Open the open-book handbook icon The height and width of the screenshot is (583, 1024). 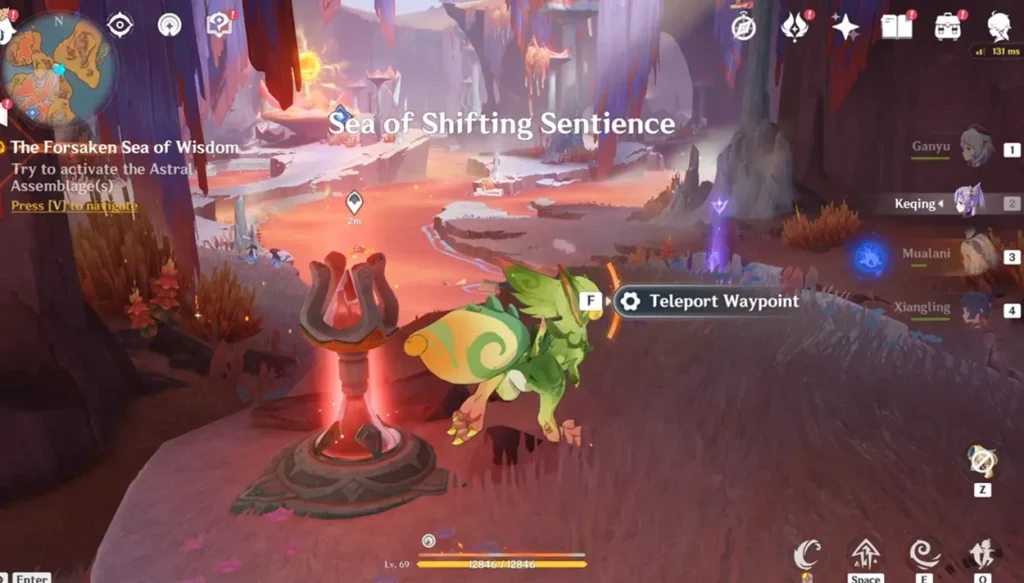click(896, 27)
